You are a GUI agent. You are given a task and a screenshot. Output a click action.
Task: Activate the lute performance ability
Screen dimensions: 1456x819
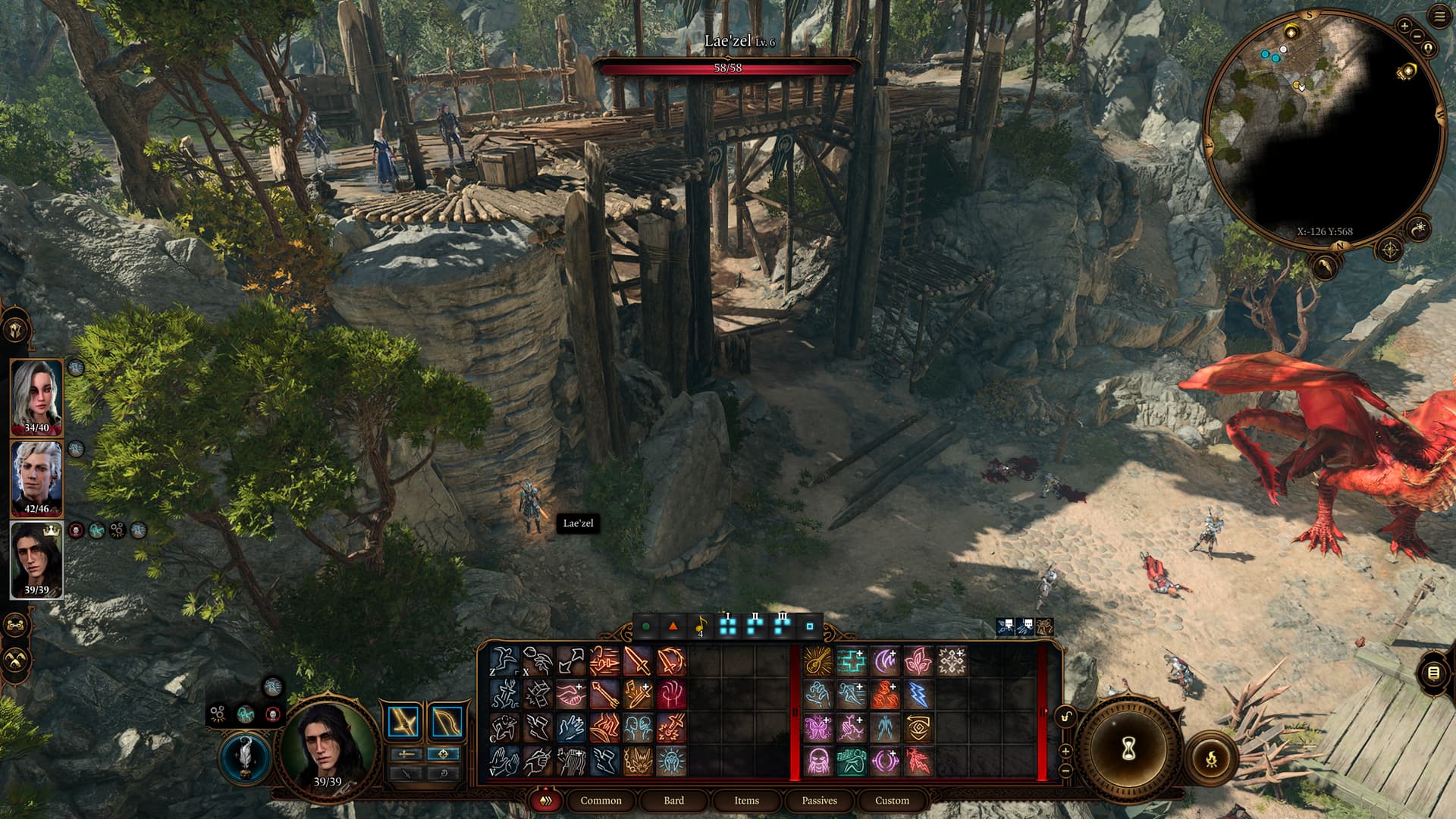[x=818, y=661]
